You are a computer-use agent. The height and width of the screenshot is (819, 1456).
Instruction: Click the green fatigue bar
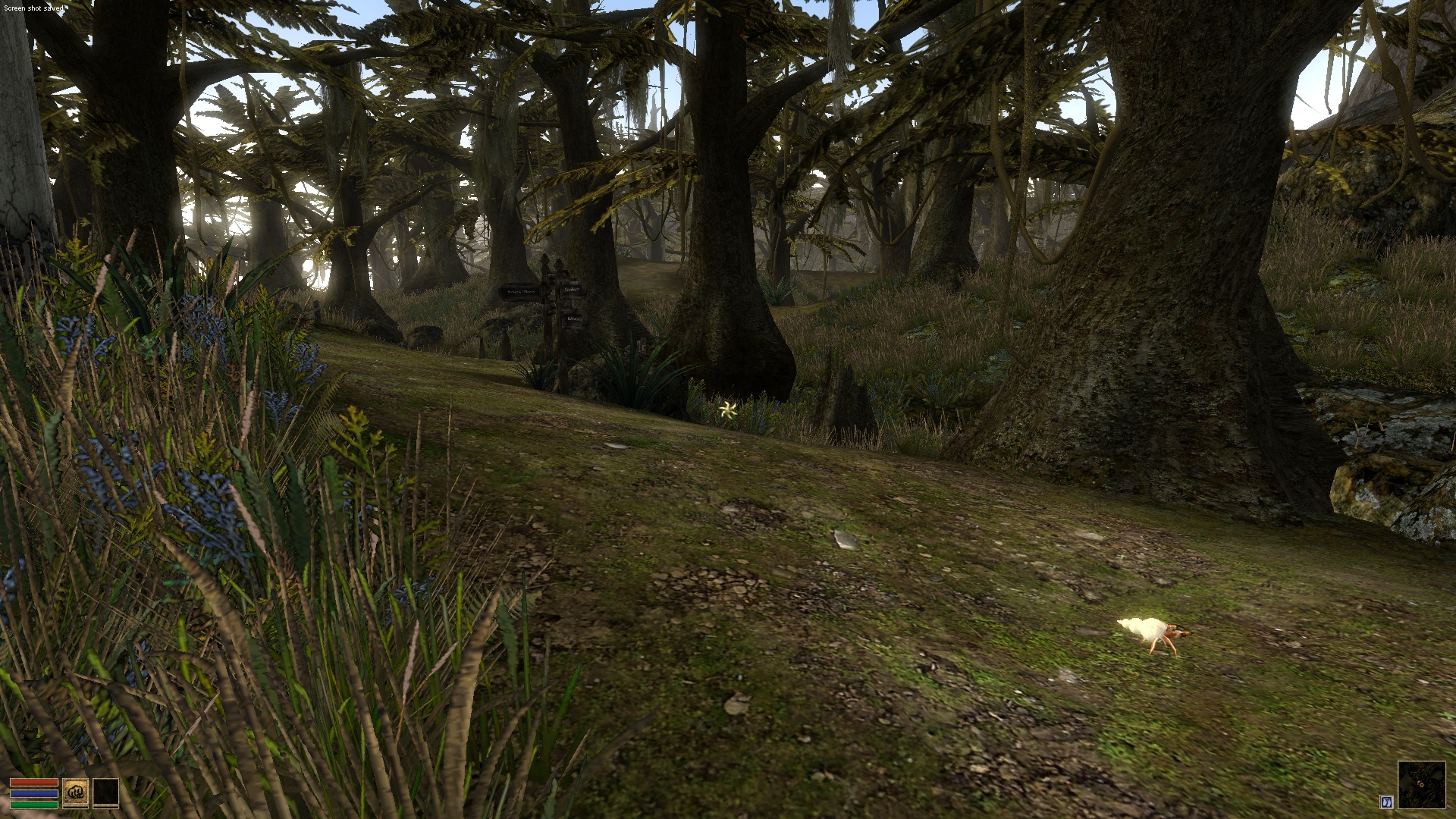click(34, 804)
